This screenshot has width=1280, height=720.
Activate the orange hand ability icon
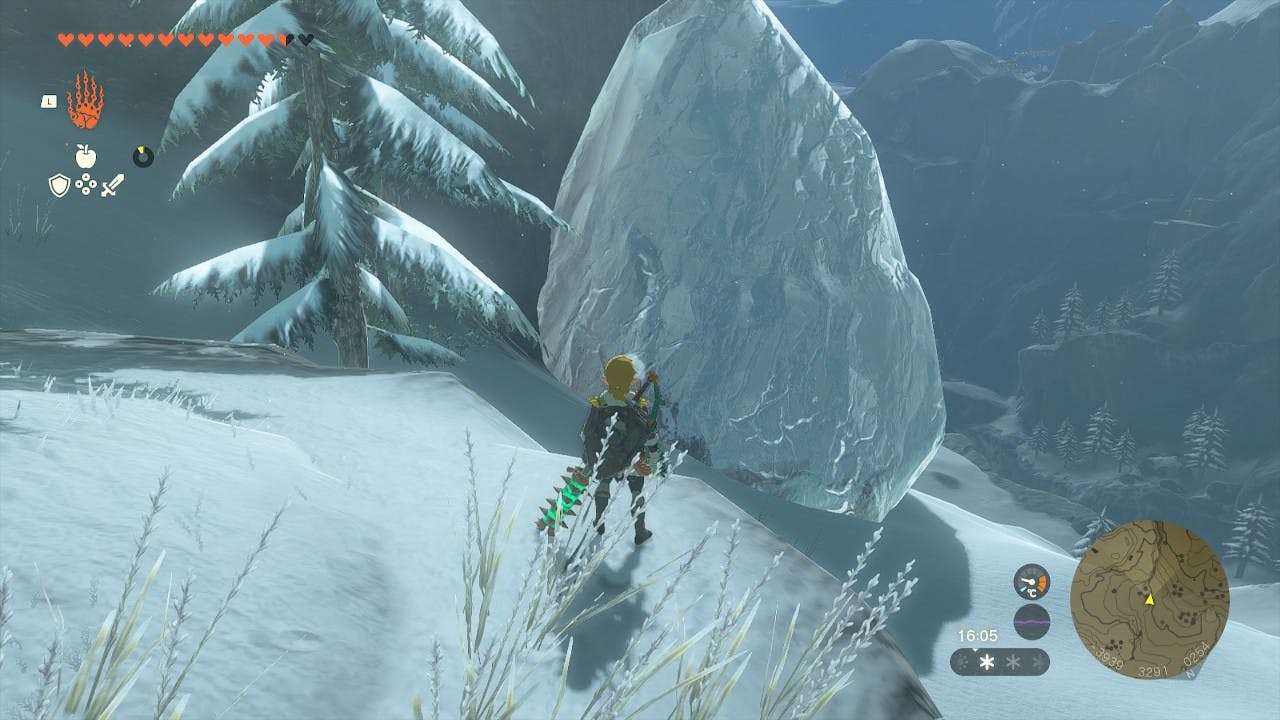point(84,101)
